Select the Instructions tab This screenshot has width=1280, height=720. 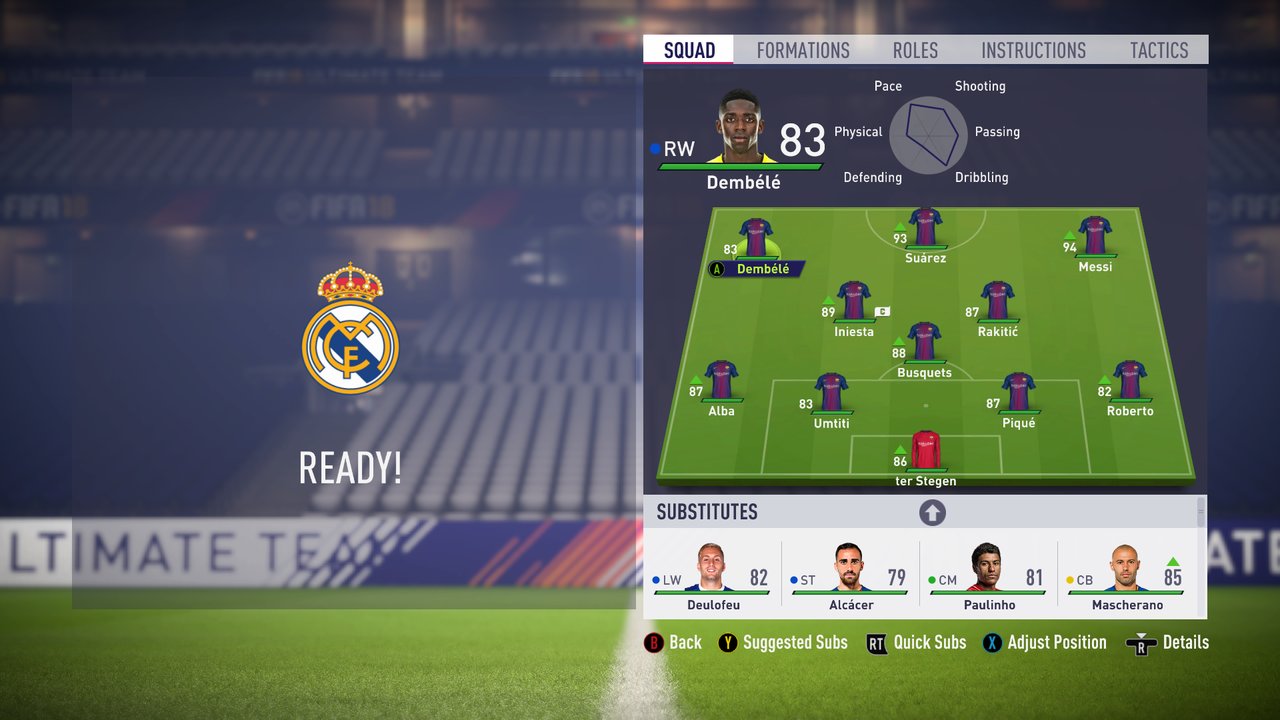pyautogui.click(x=1033, y=50)
